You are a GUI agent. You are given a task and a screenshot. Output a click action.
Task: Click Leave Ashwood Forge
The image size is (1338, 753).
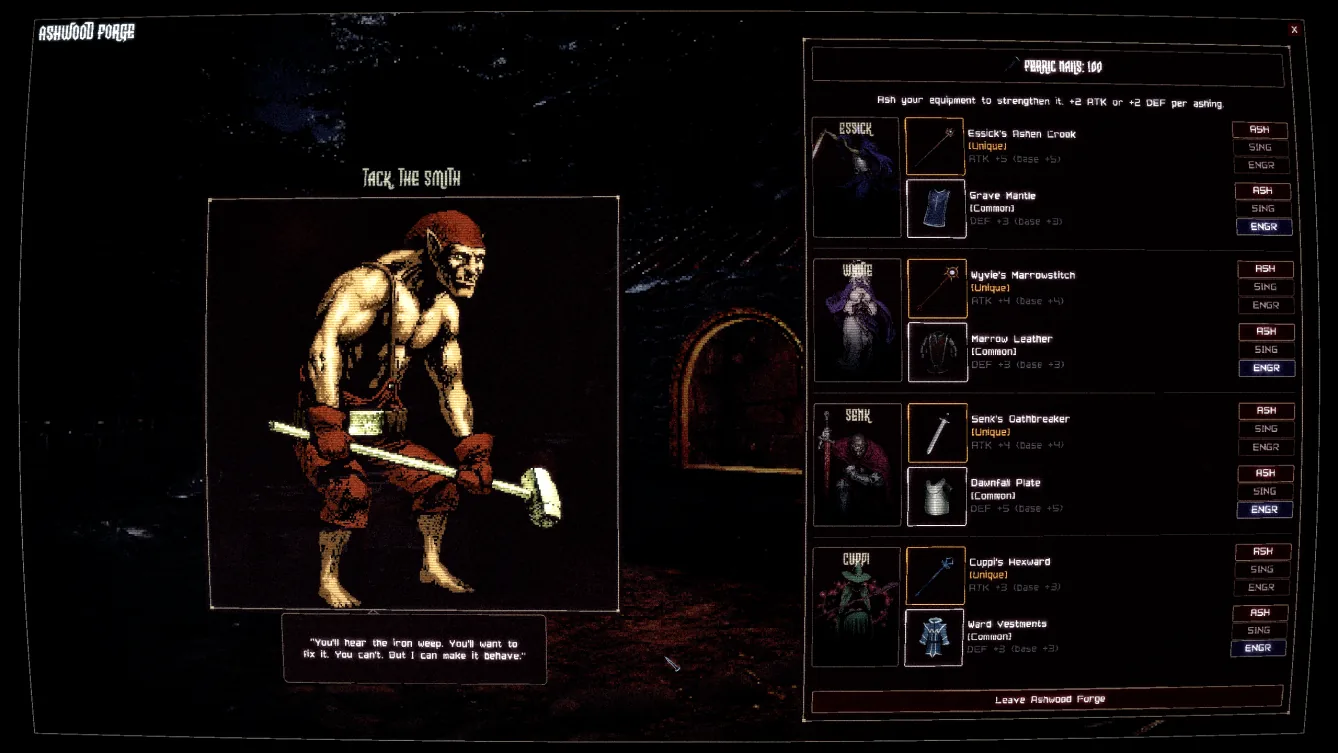(1046, 699)
